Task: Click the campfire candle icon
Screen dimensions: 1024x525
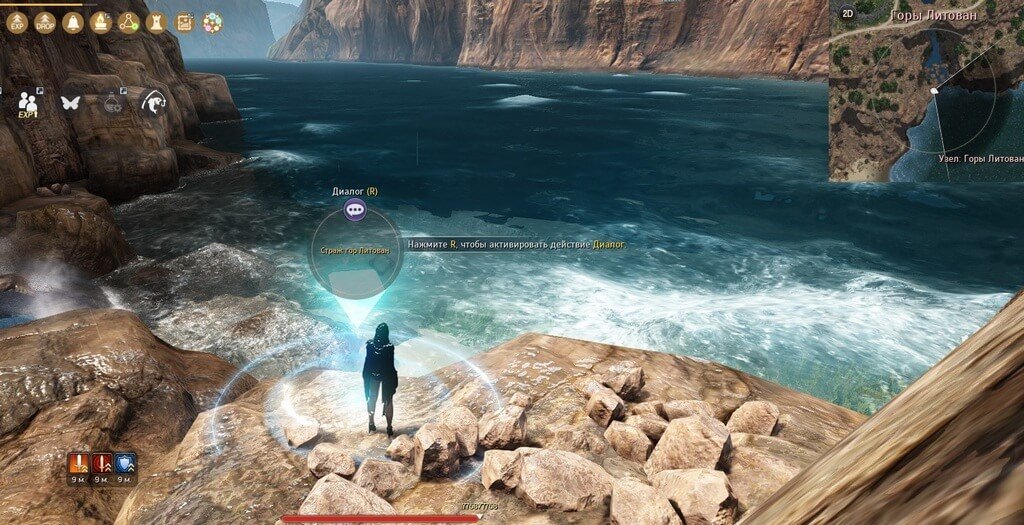Action: click(x=101, y=22)
